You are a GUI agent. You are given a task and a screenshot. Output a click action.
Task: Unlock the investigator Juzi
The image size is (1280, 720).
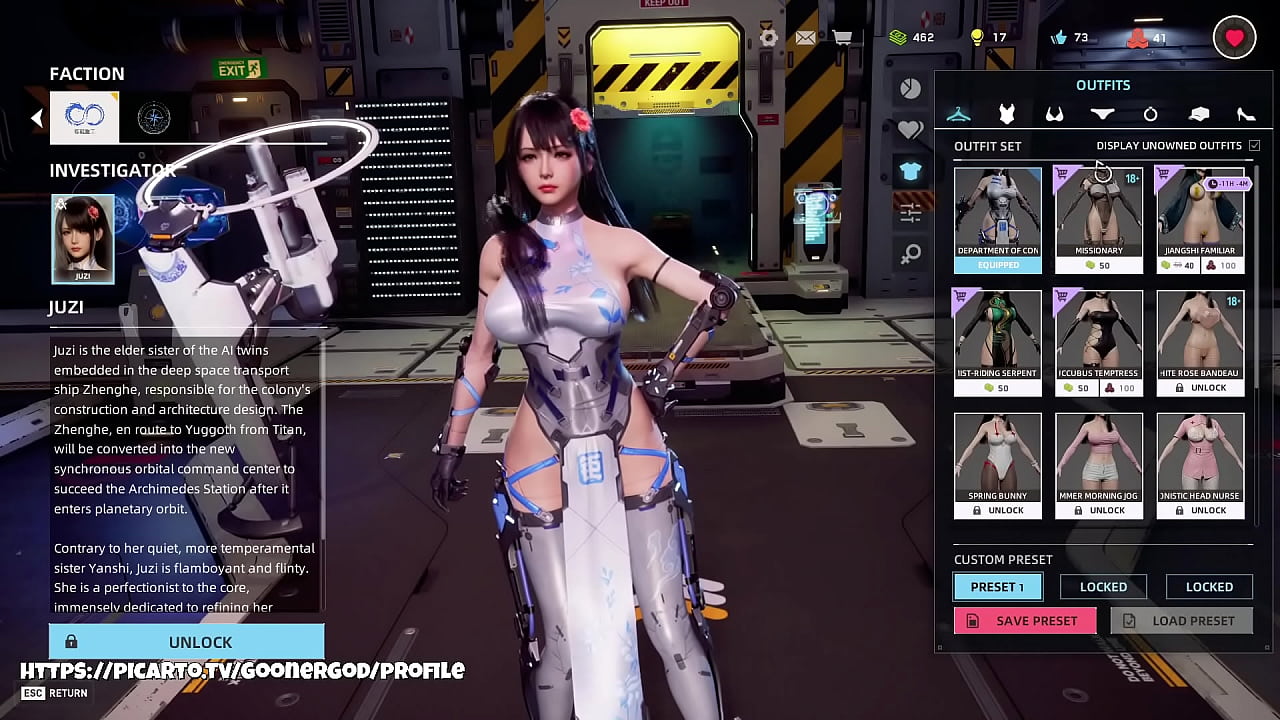(x=187, y=642)
